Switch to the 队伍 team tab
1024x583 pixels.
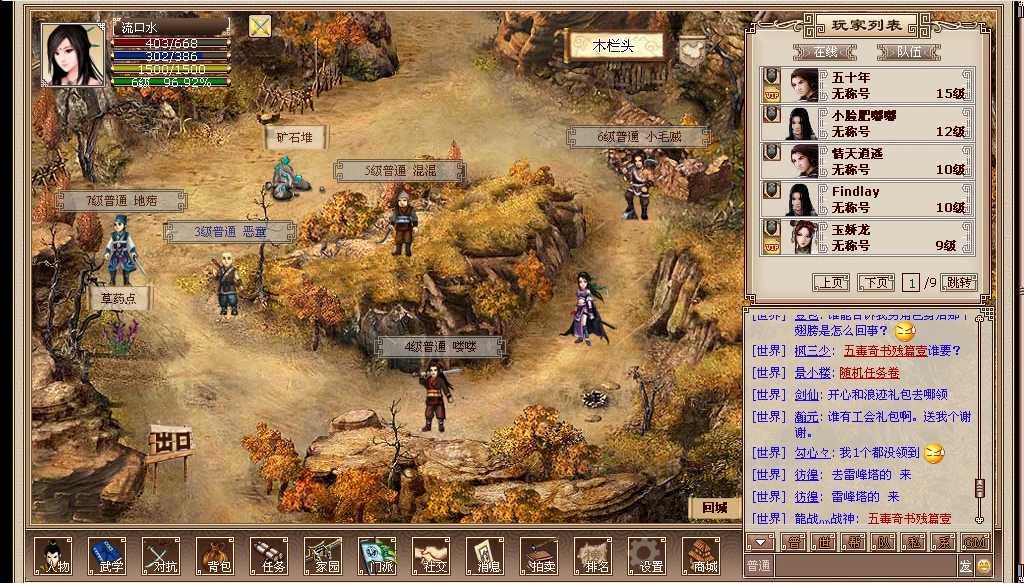(x=908, y=51)
